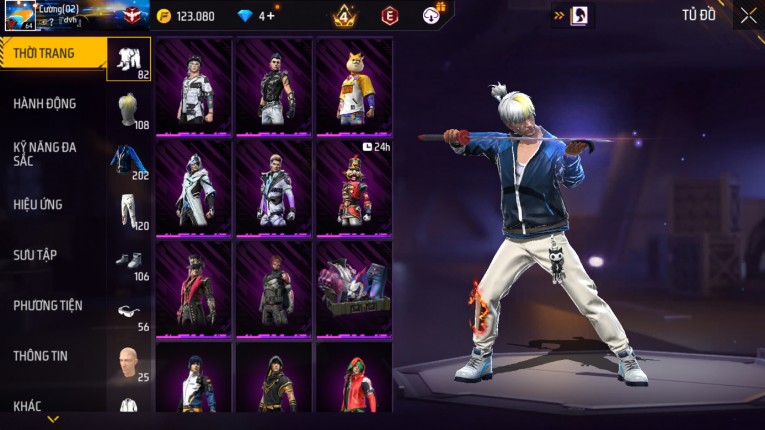The width and height of the screenshot is (765, 430).
Task: Choose the THÔNG TIN tab
Action: [40, 355]
